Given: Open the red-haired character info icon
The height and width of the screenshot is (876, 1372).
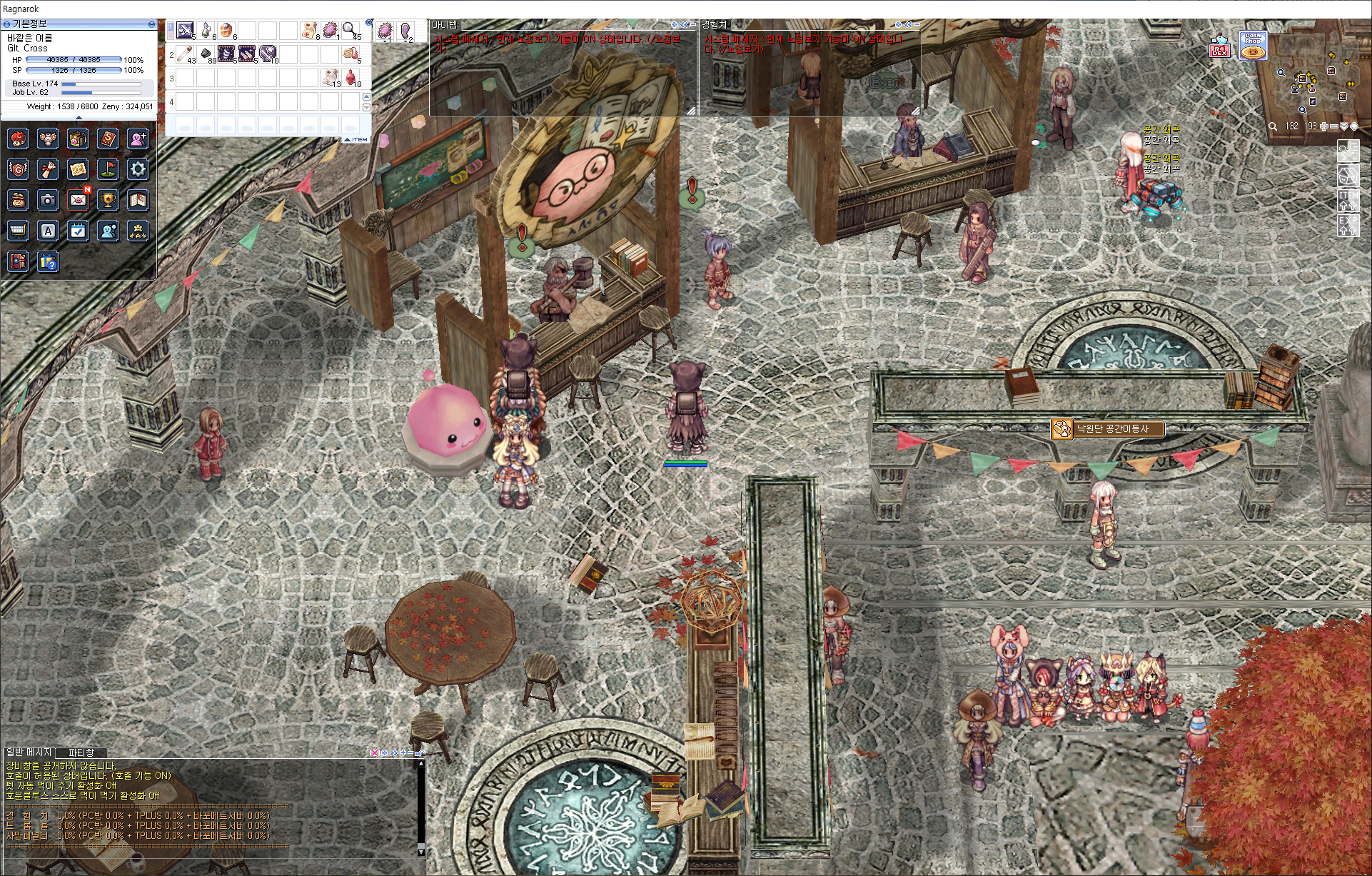Looking at the screenshot, I should tap(18, 139).
